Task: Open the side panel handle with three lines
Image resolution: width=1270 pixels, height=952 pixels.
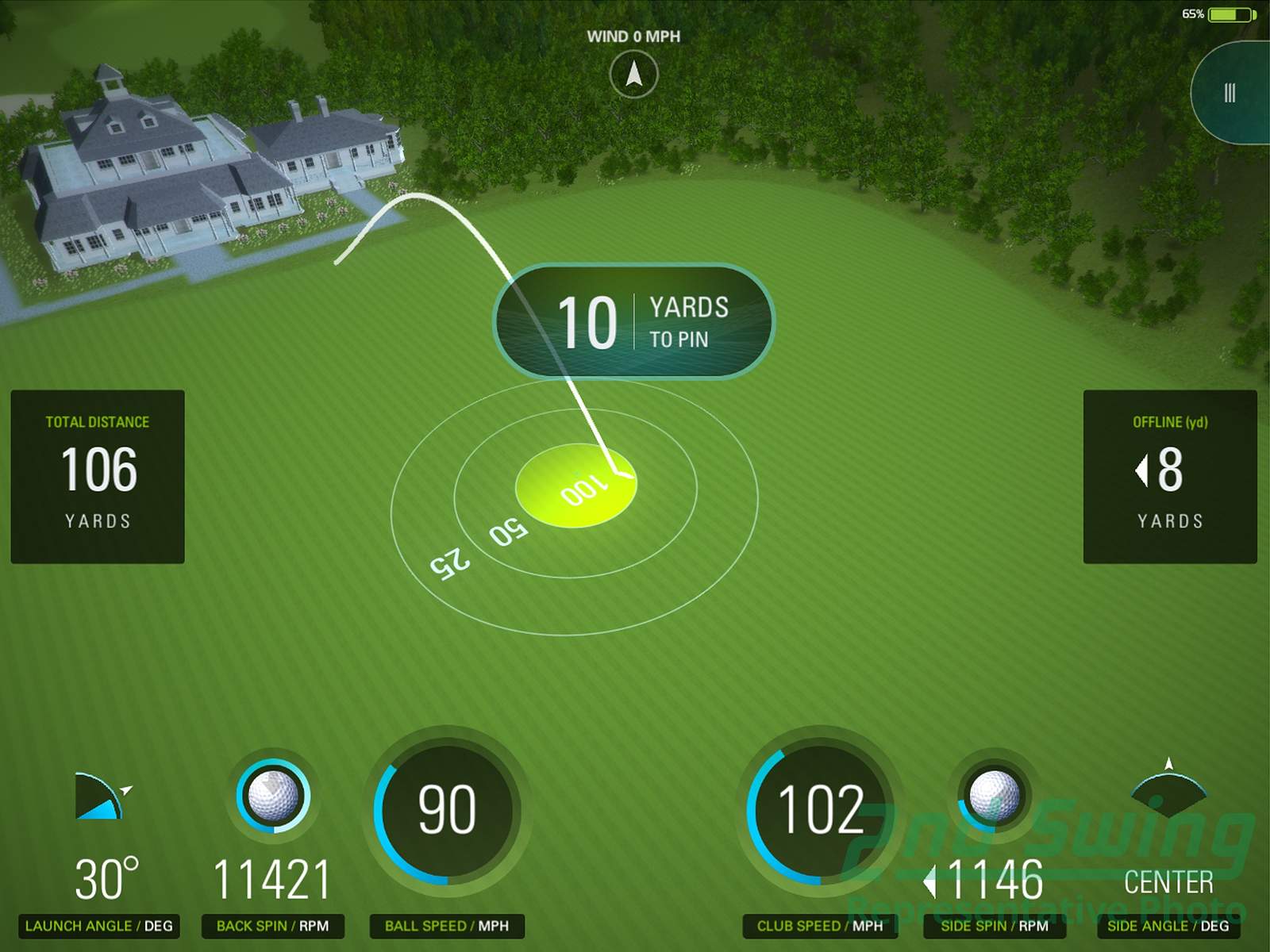Action: pyautogui.click(x=1230, y=93)
